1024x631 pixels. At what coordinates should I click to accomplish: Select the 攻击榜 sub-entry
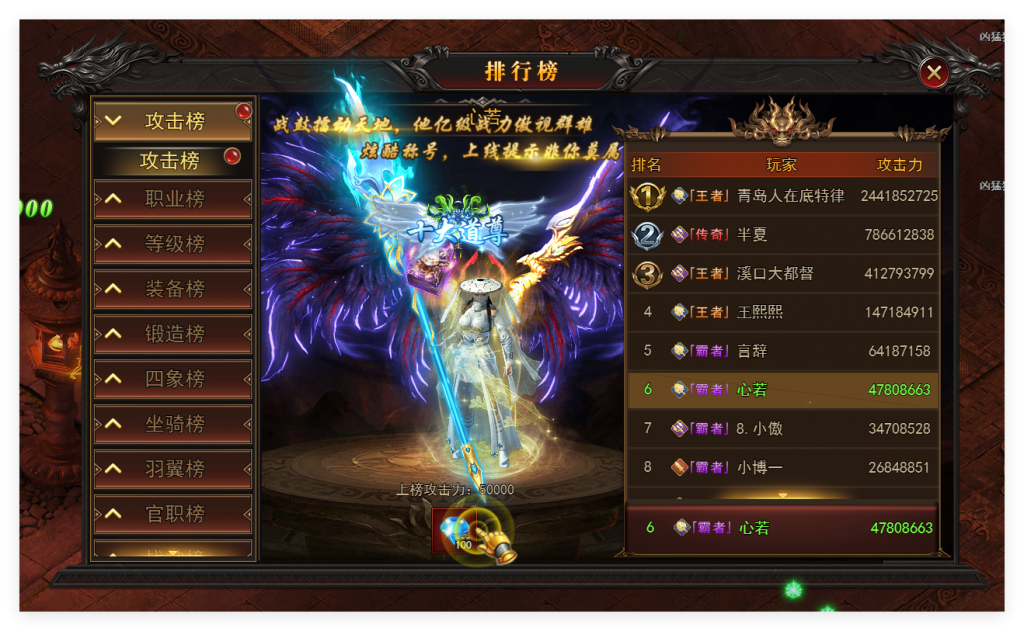click(x=173, y=160)
